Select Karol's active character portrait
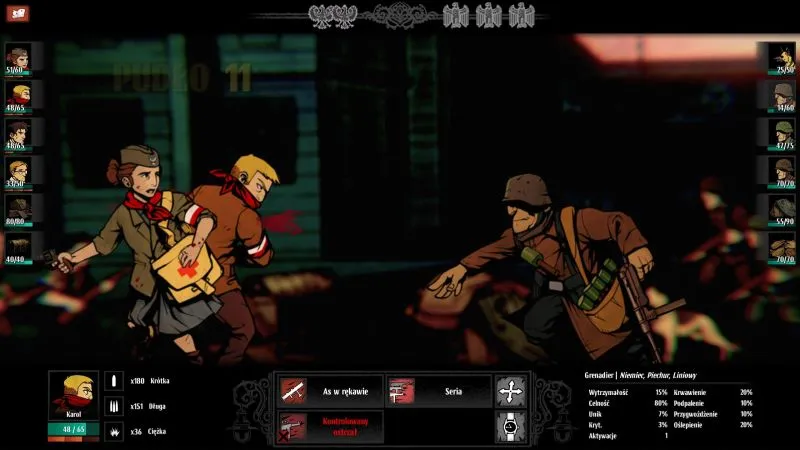This screenshot has height=450, width=800. coord(73,396)
